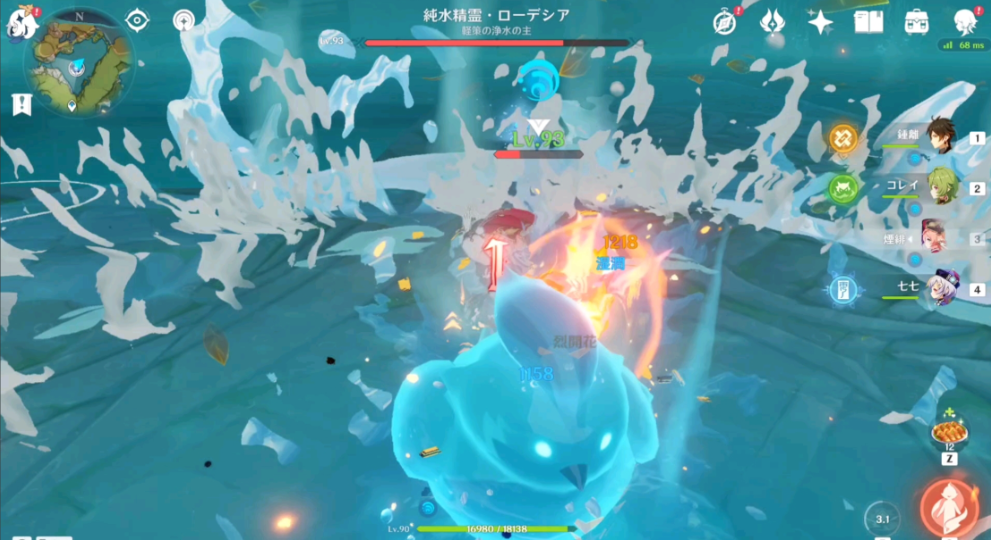Select 煙緋 in the party list
Image resolution: width=991 pixels, height=541 pixels.
click(938, 238)
